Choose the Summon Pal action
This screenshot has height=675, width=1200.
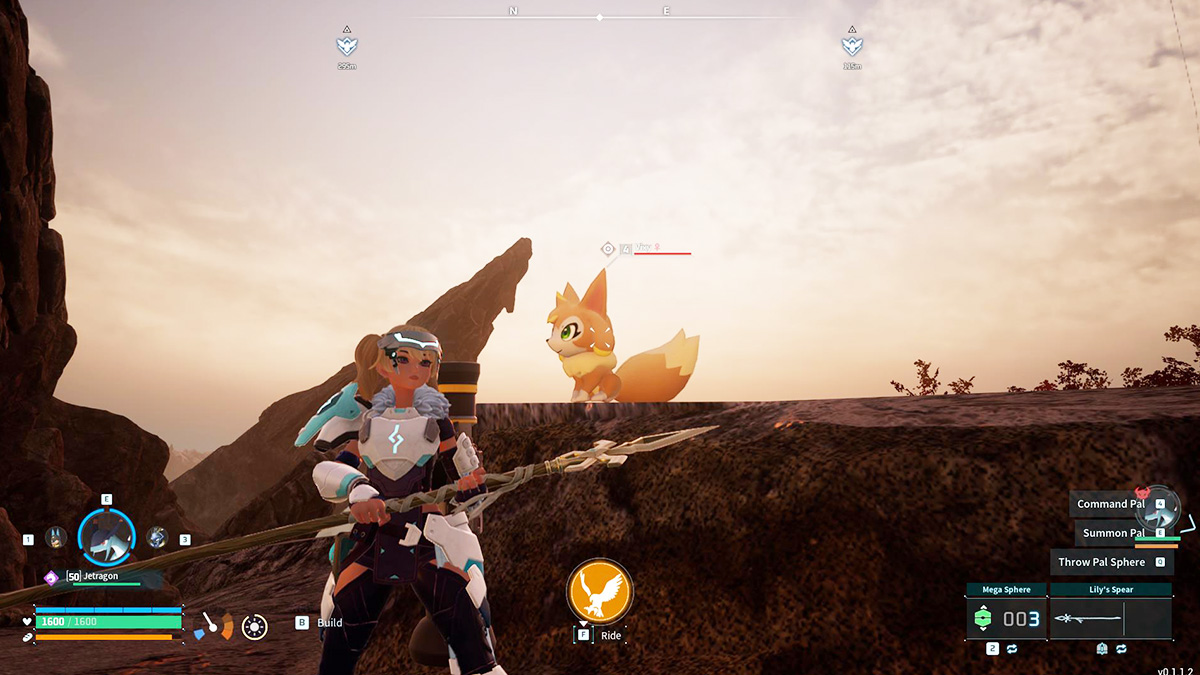[x=1112, y=533]
